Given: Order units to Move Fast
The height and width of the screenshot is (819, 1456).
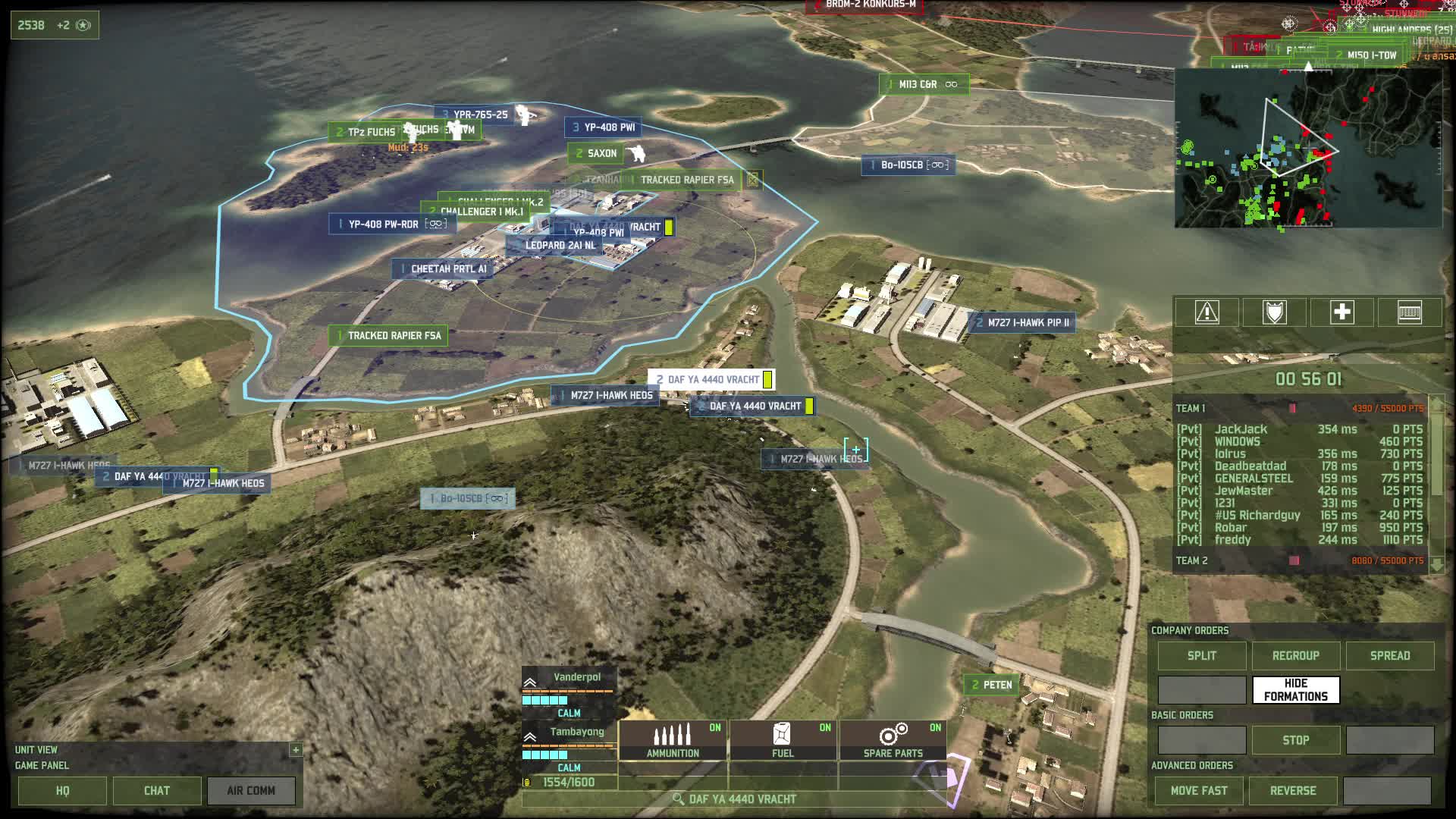Looking at the screenshot, I should pyautogui.click(x=1199, y=790).
